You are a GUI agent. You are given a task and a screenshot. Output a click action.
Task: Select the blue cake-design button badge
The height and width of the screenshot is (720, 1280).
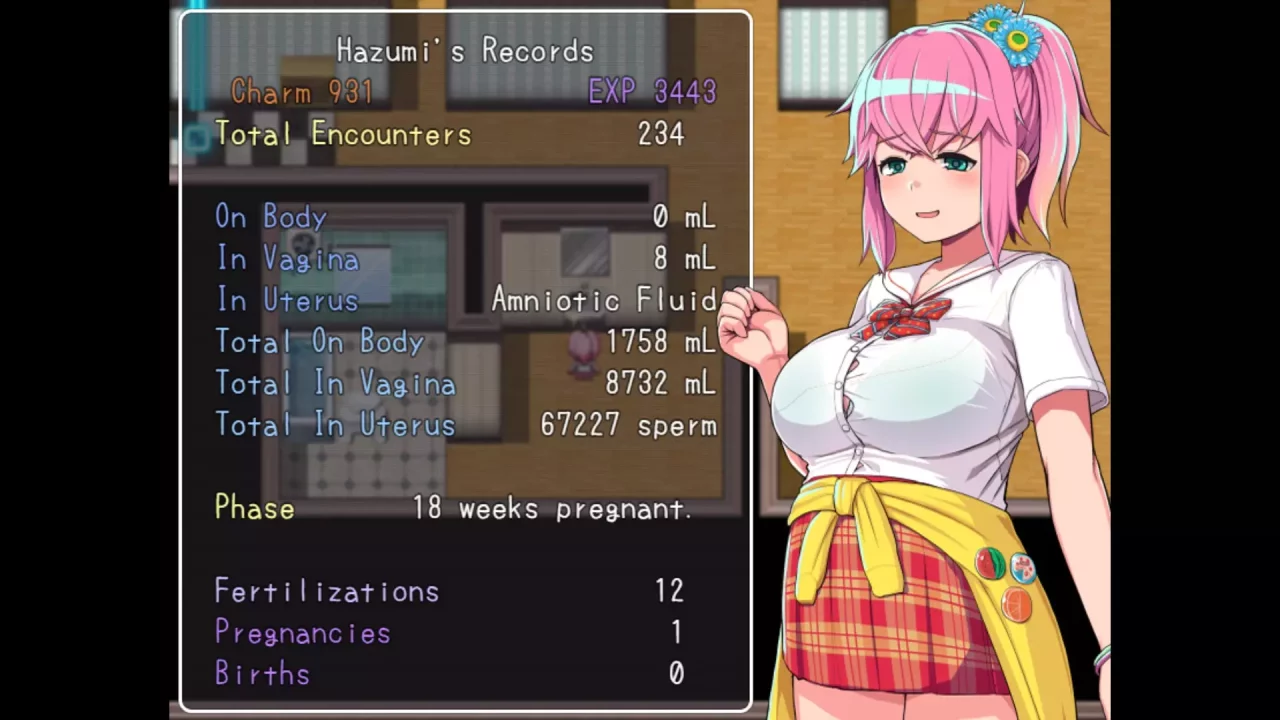(x=1023, y=567)
